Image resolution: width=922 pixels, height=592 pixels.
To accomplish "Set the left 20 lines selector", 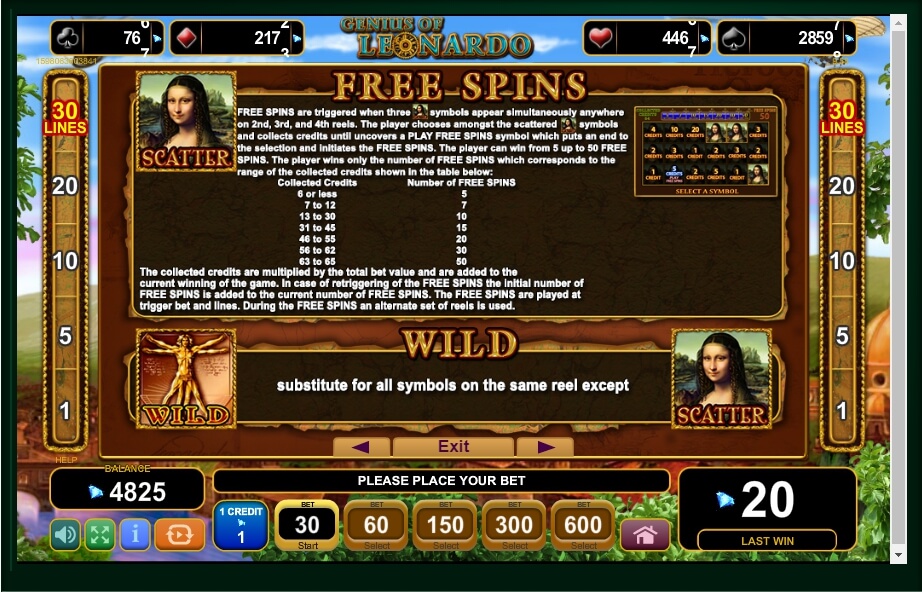I will click(65, 186).
